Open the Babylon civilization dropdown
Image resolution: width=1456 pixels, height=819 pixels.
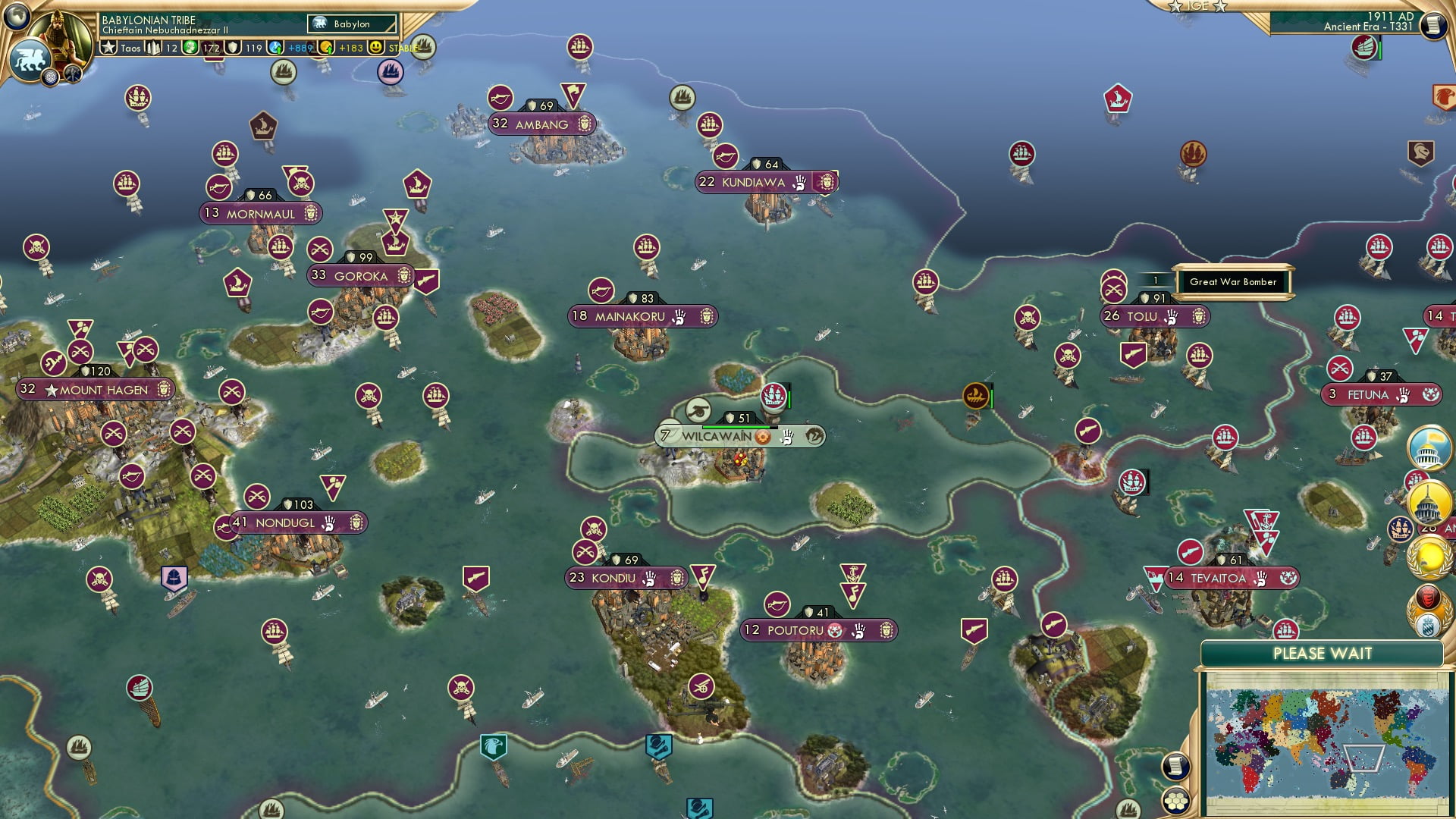[353, 24]
